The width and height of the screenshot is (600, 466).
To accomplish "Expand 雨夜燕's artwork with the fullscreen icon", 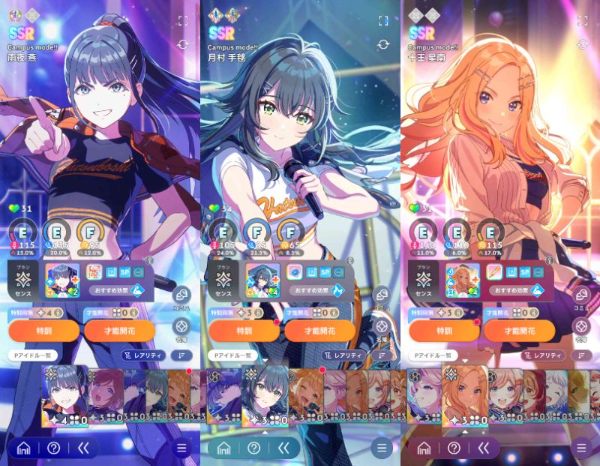I will click(x=183, y=20).
